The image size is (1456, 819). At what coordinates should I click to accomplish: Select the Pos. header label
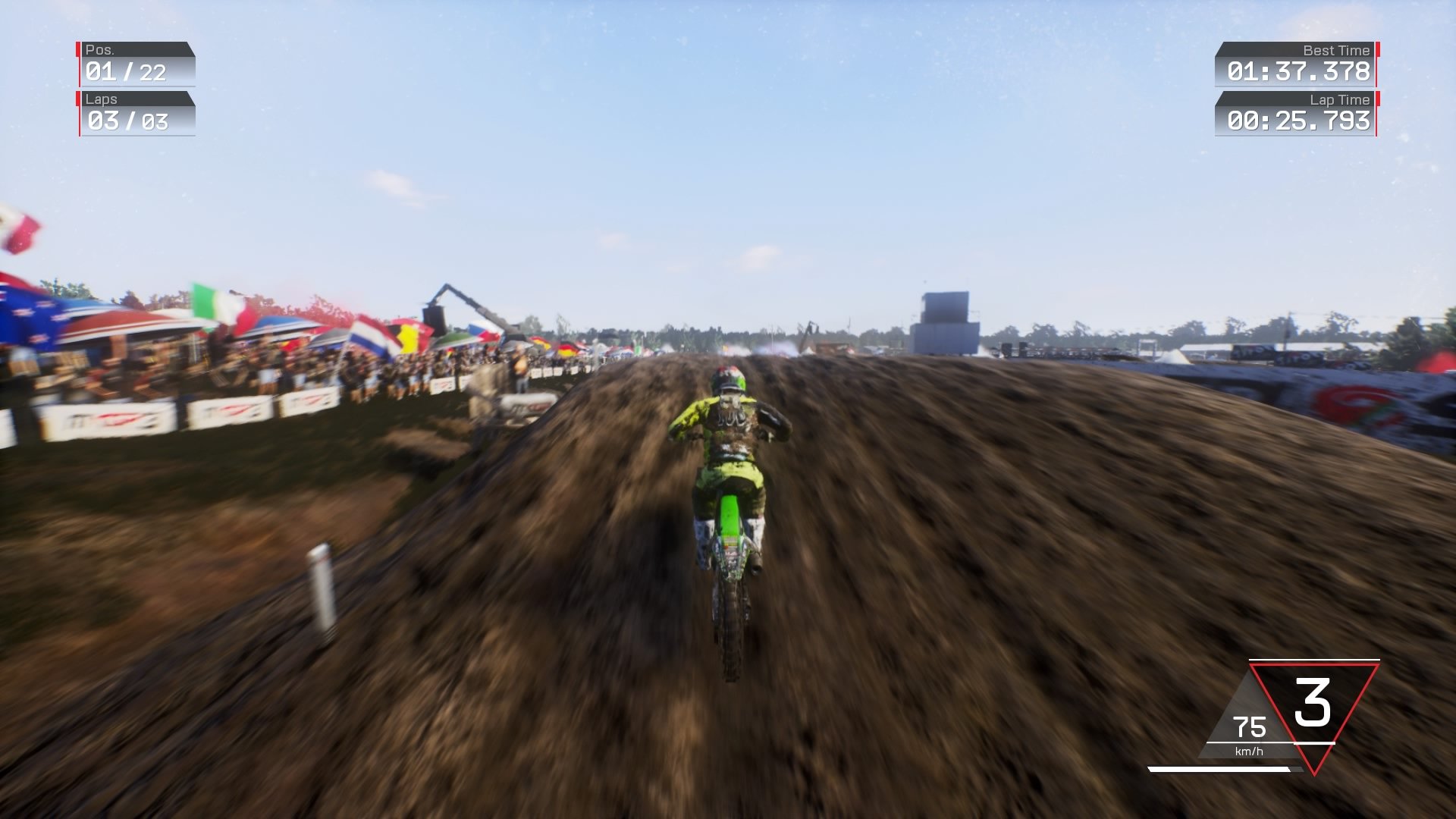pos(99,52)
